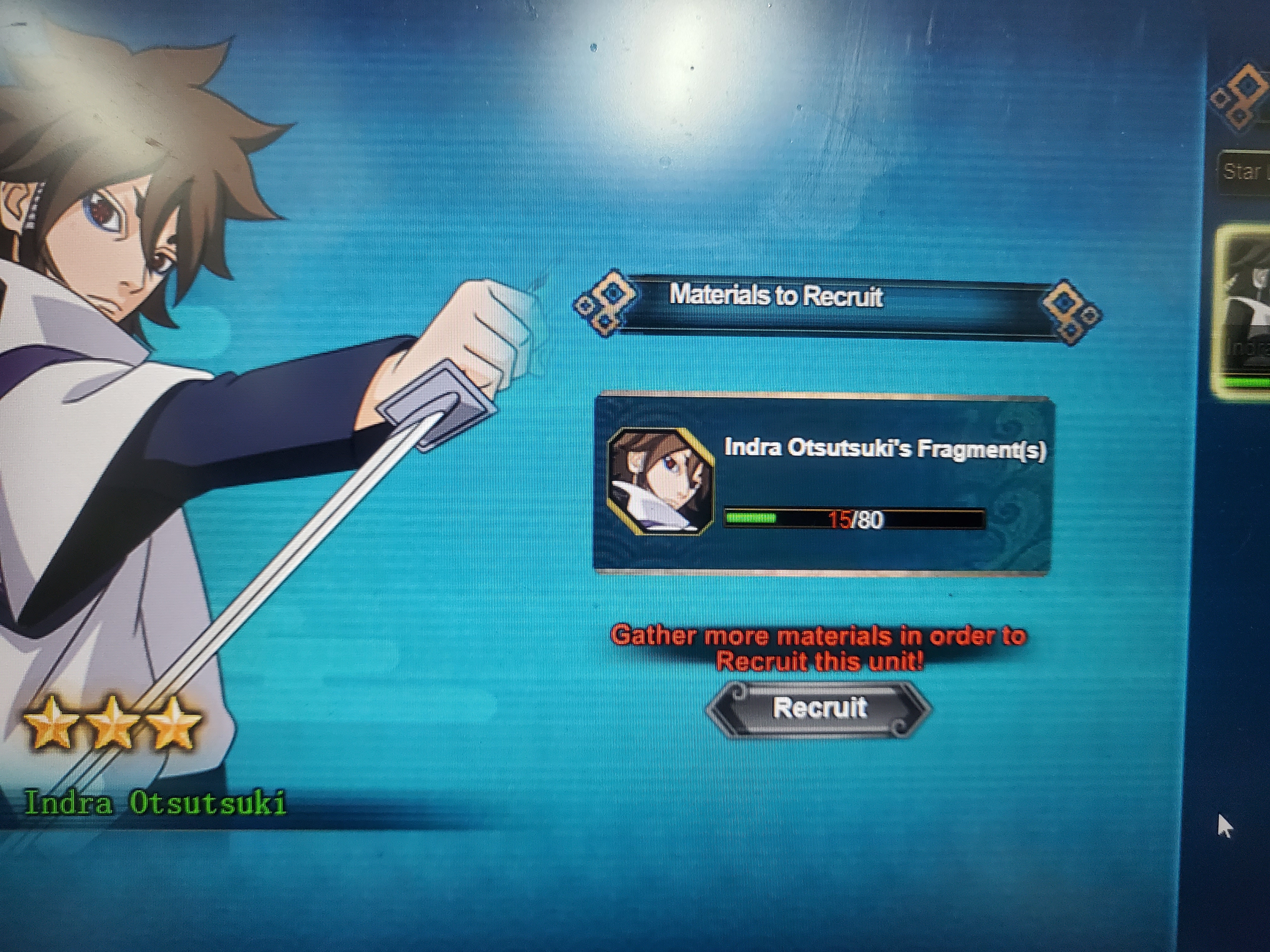Open the Star dropdown at right edge

click(1245, 171)
